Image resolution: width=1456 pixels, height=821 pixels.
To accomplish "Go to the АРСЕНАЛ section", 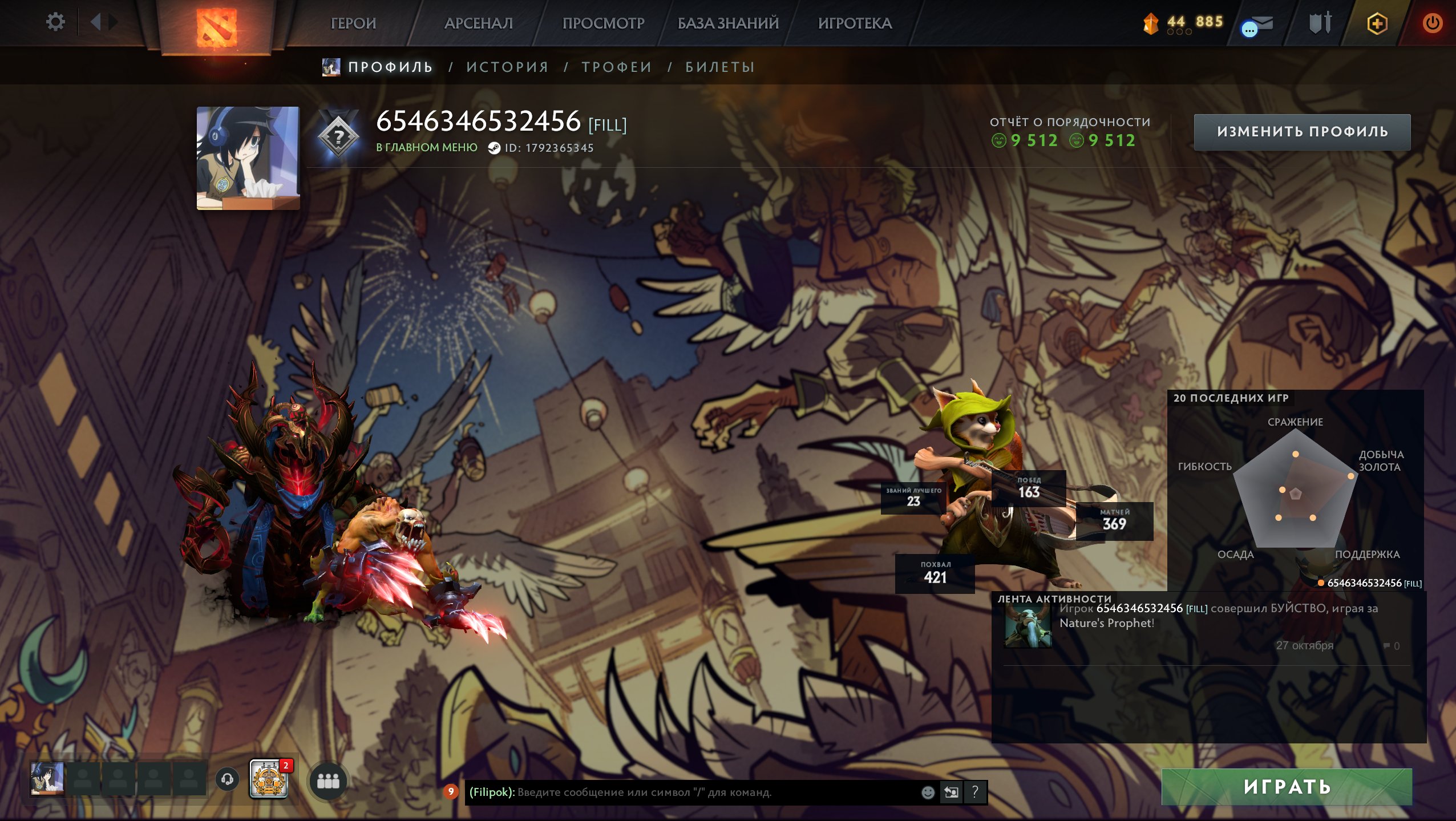I will [x=478, y=23].
